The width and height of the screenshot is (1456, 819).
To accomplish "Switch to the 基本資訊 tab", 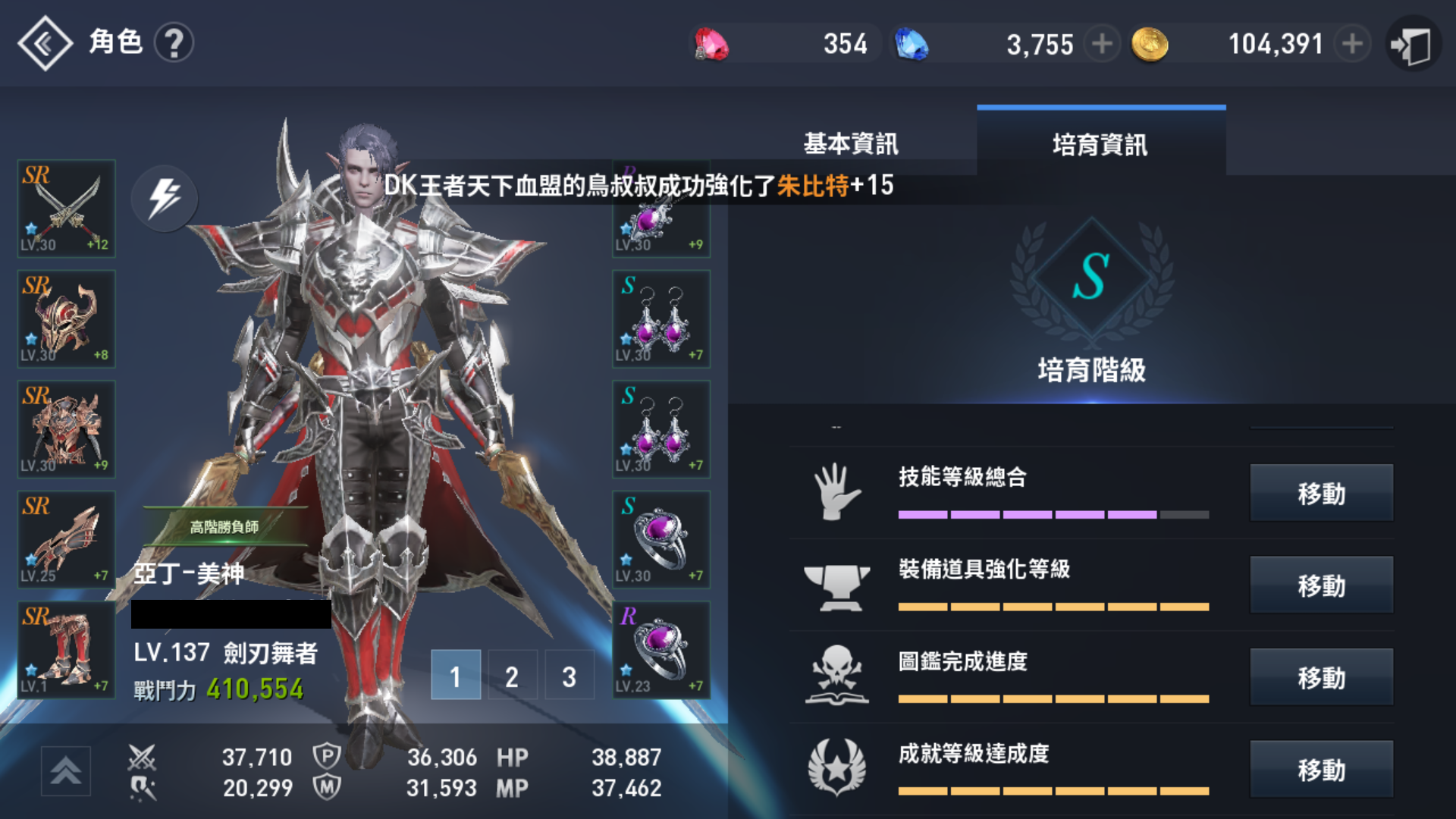I will pyautogui.click(x=851, y=143).
